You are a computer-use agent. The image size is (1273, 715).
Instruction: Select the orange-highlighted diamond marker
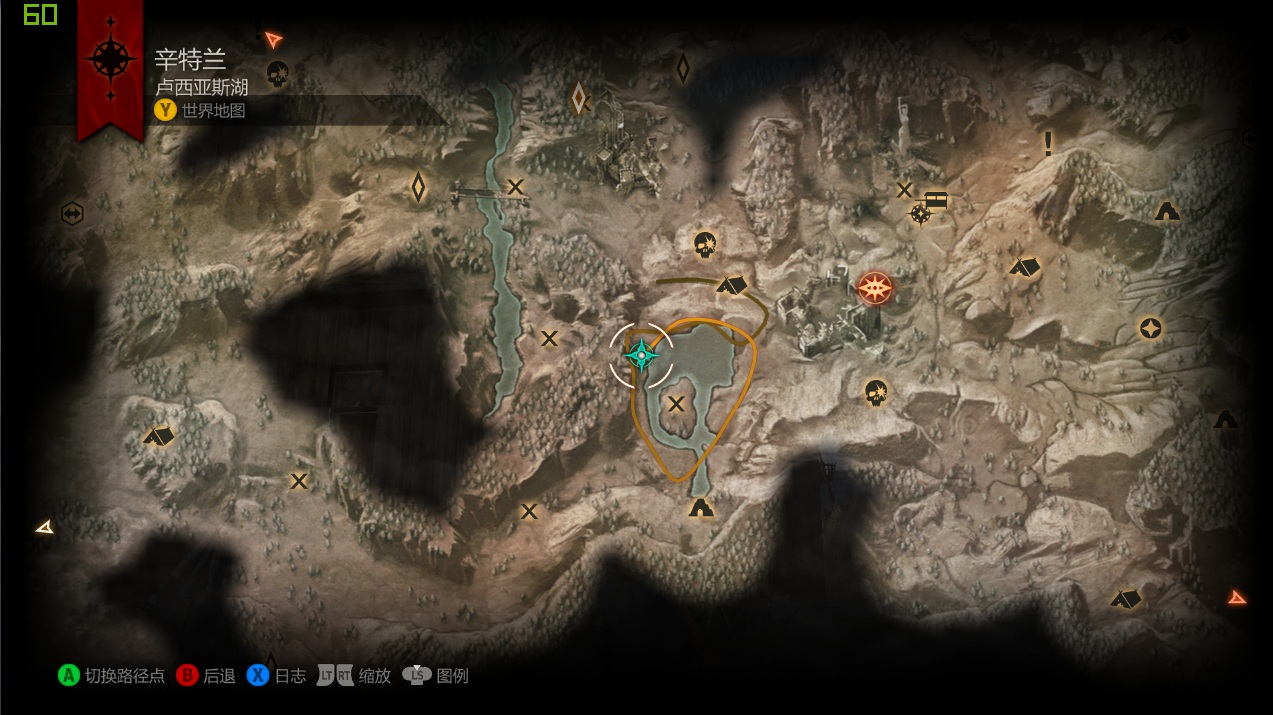tap(579, 98)
